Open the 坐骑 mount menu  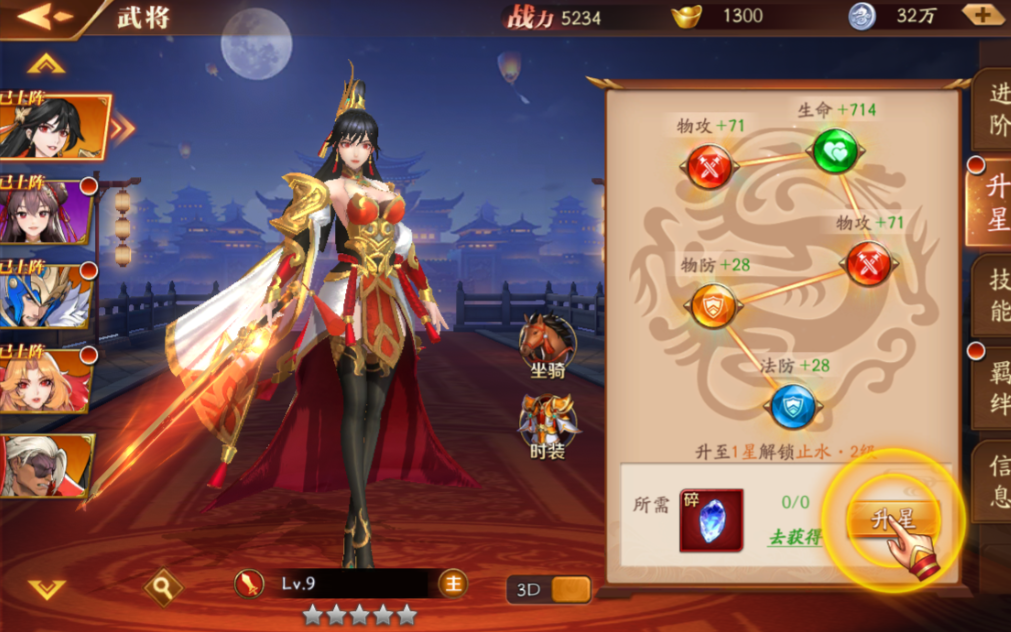tap(548, 347)
